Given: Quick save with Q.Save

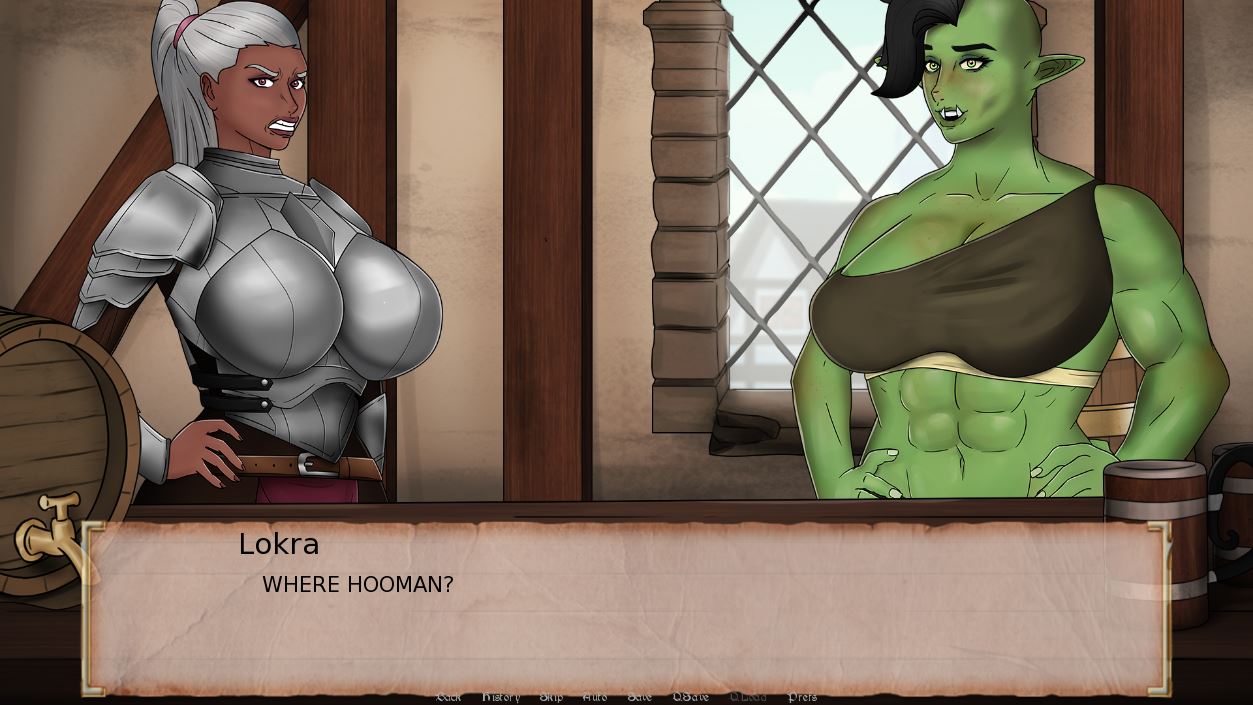Looking at the screenshot, I should pyautogui.click(x=690, y=697).
